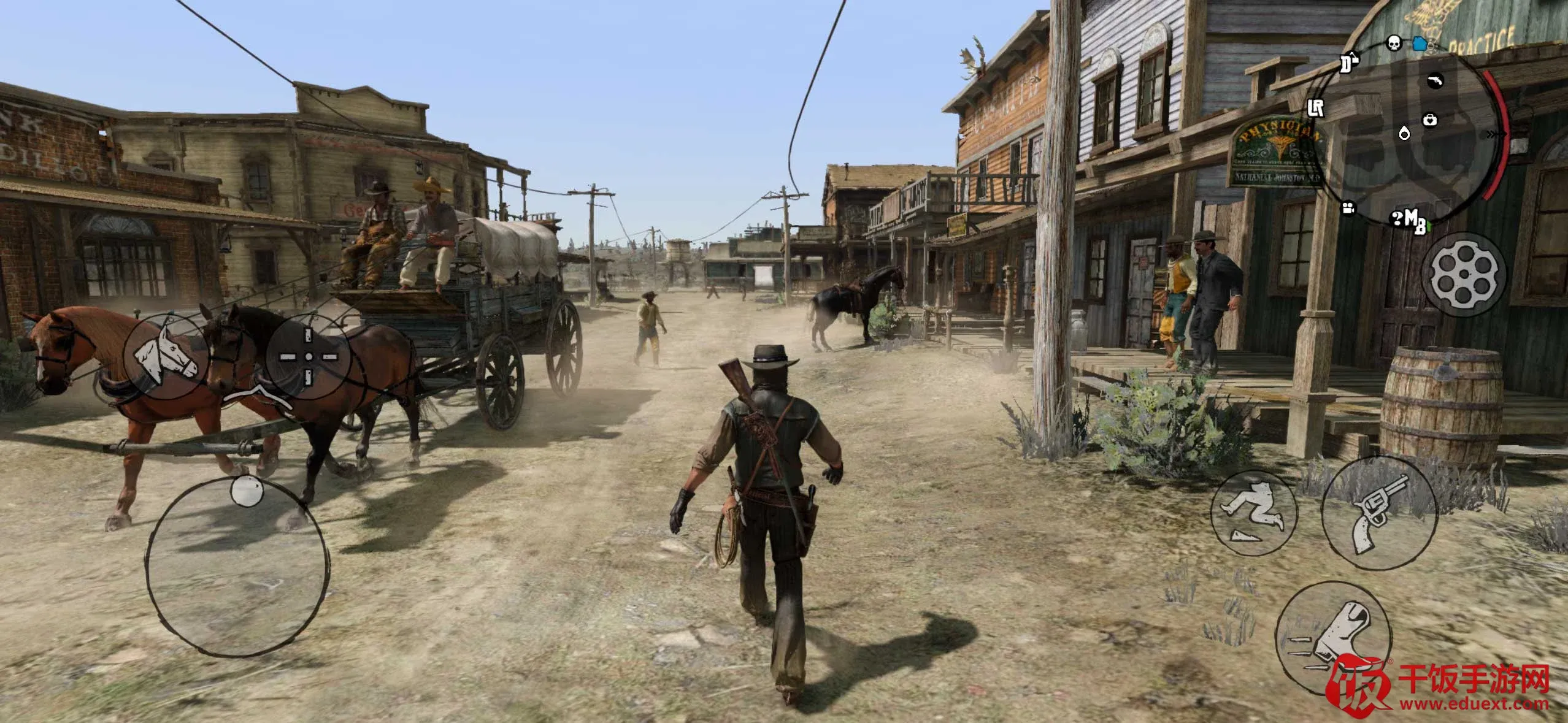
Task: Activate the crosshair aim button
Action: (309, 356)
